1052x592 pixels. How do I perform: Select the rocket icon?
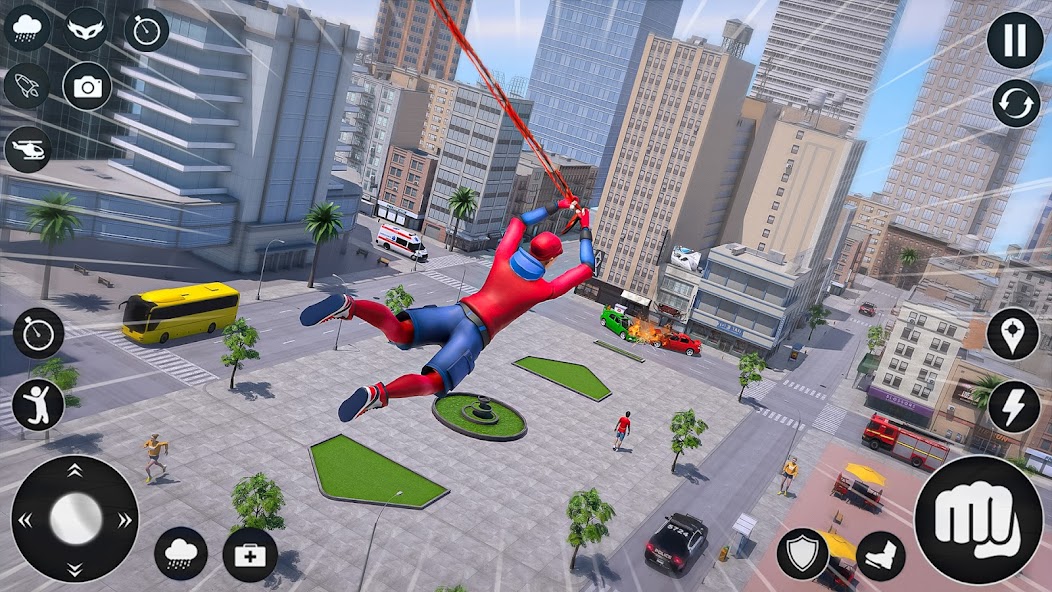27,86
